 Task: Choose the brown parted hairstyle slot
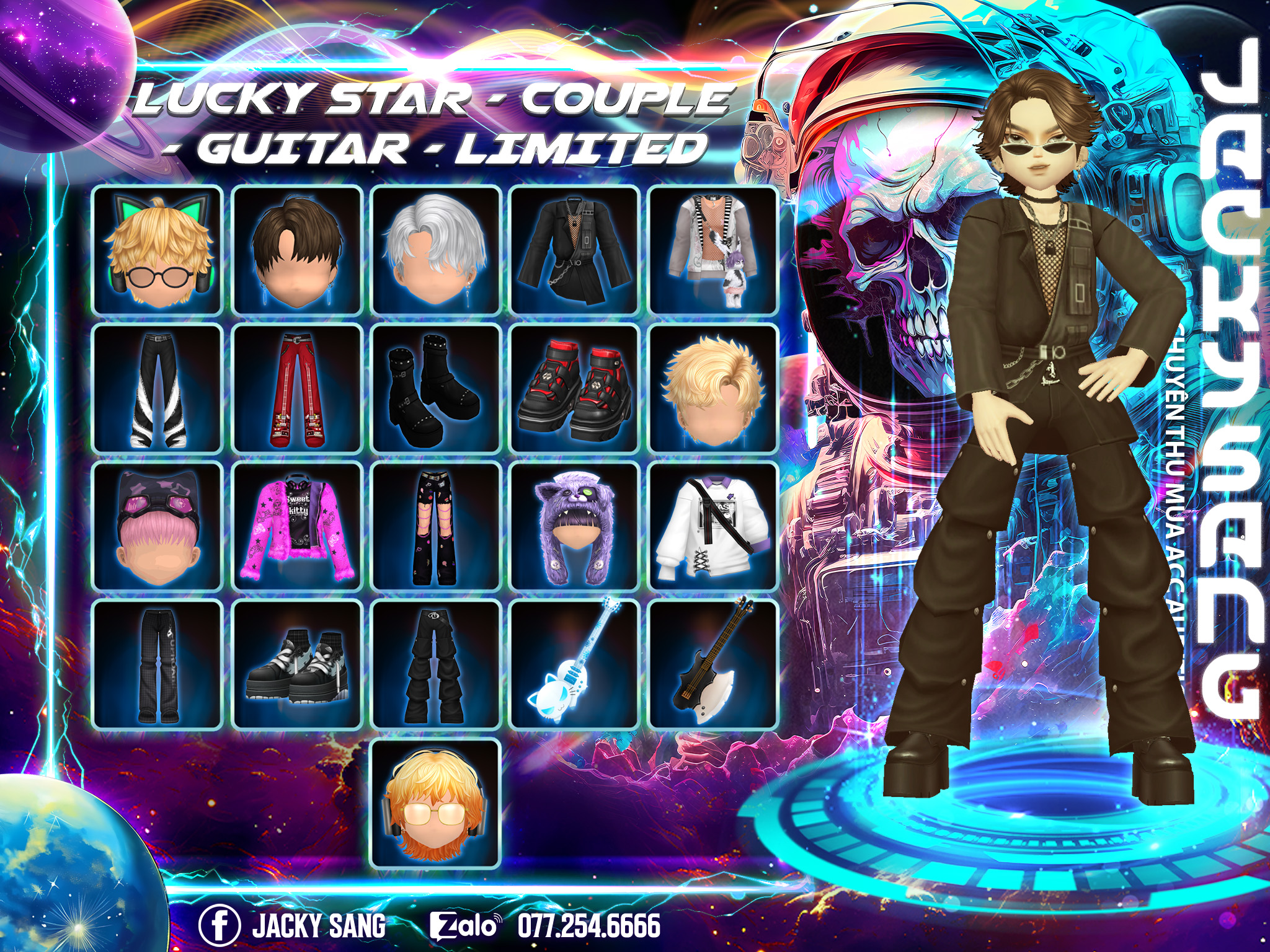click(296, 250)
